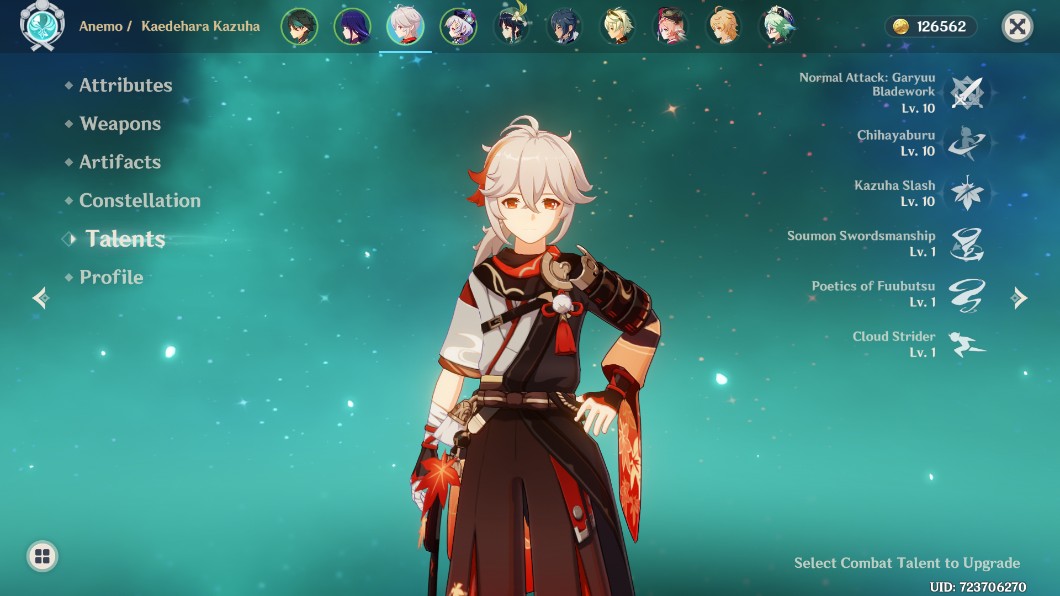The width and height of the screenshot is (1060, 596).
Task: Show the Constellation screen
Action: 139,200
